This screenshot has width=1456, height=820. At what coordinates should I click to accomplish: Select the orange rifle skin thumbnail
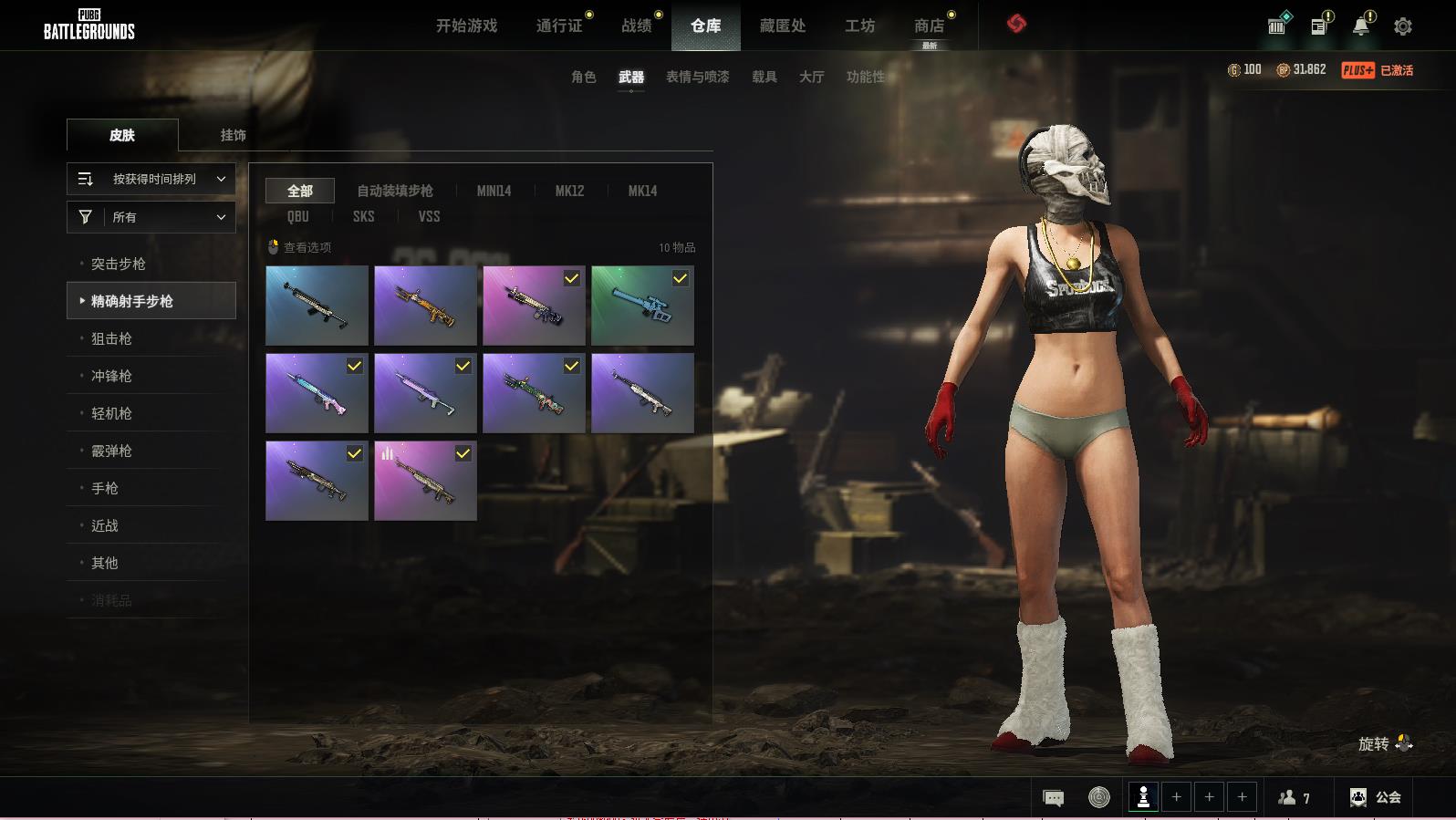click(425, 306)
